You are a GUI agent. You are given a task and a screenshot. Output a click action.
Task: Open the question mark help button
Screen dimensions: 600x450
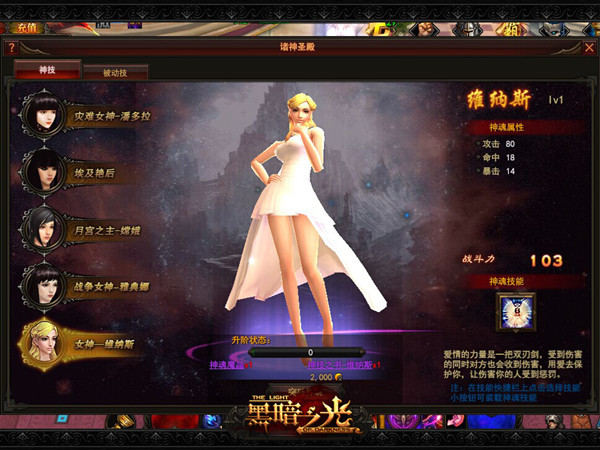pyautogui.click(x=11, y=47)
